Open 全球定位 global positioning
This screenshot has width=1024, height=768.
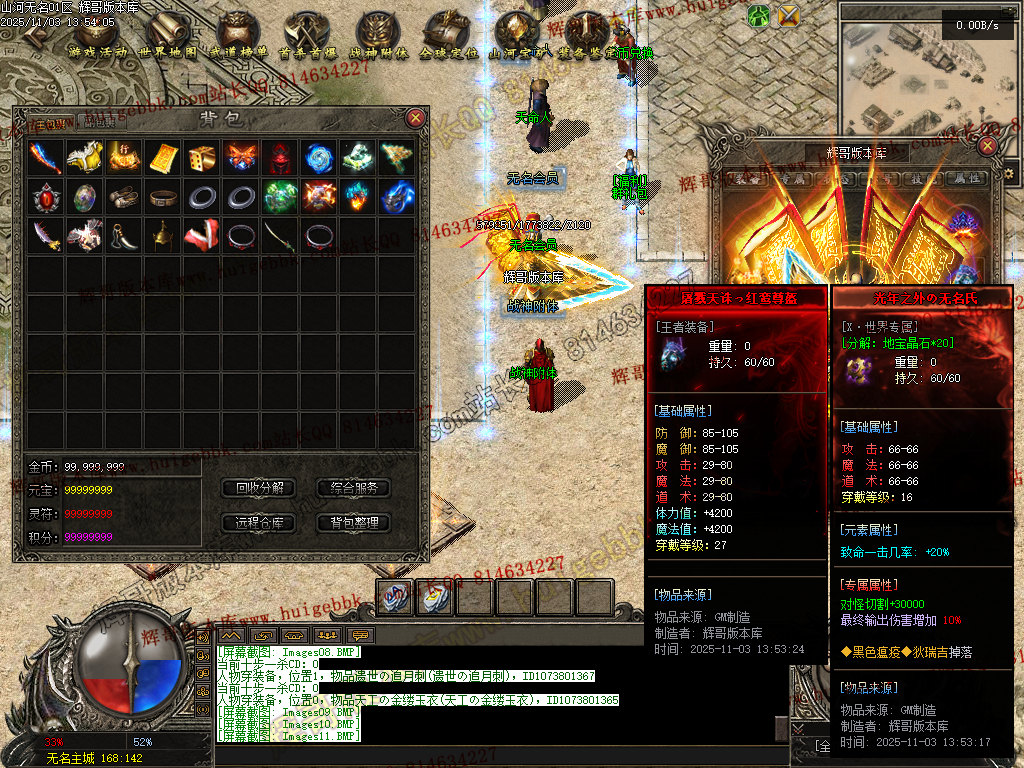(x=447, y=36)
